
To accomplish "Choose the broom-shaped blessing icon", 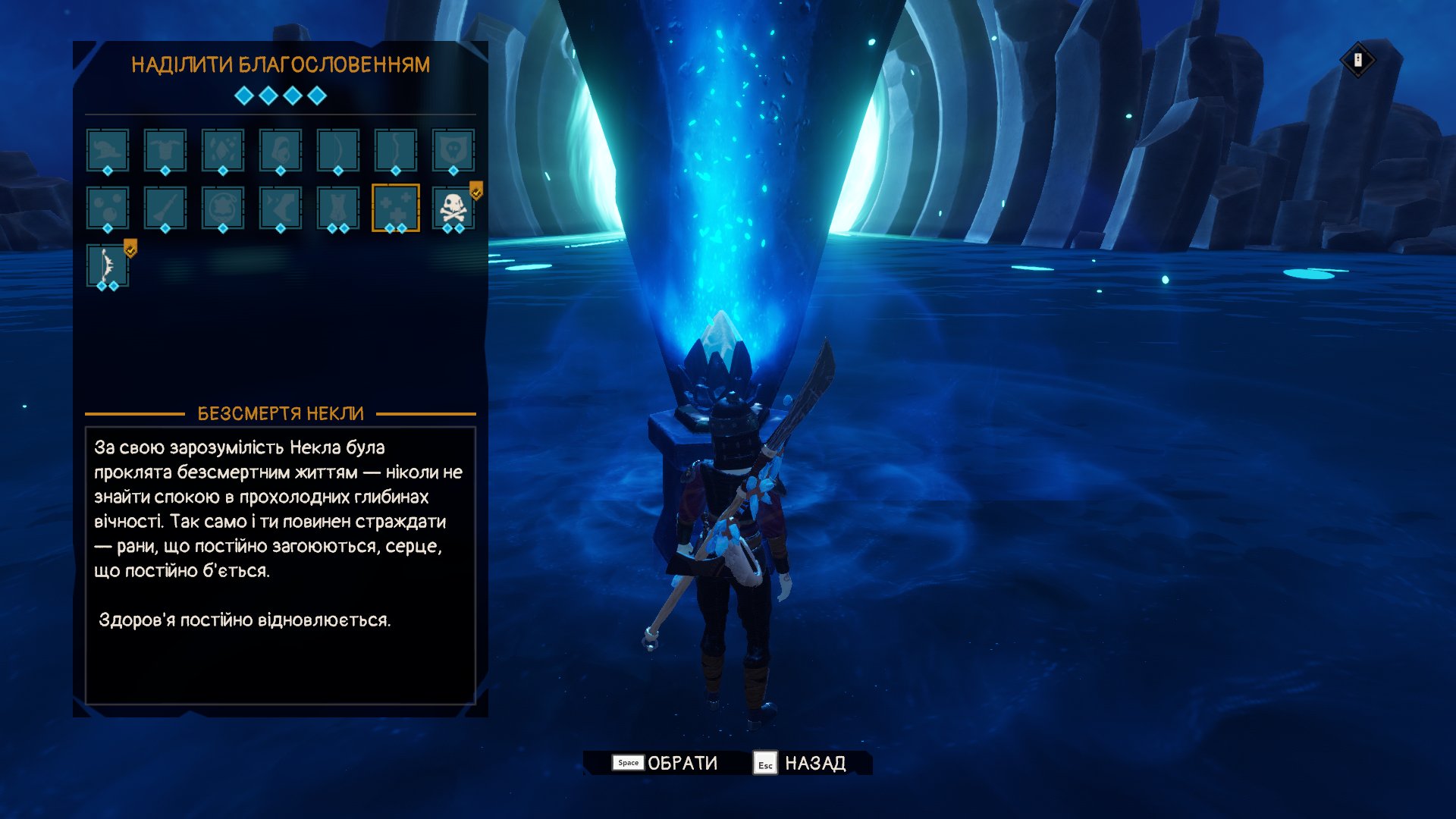I will pos(165,208).
